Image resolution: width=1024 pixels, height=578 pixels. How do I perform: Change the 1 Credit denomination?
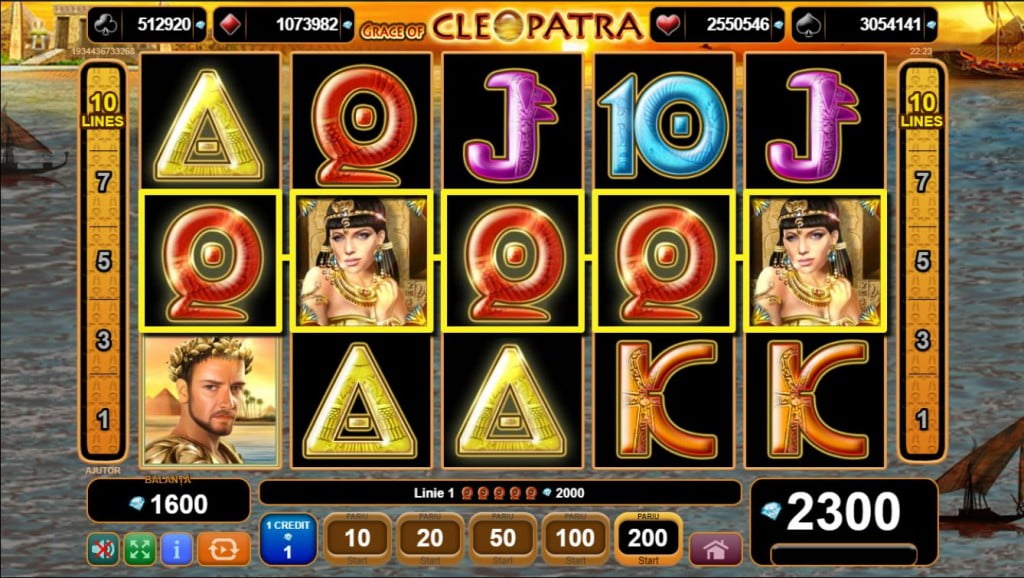point(288,540)
